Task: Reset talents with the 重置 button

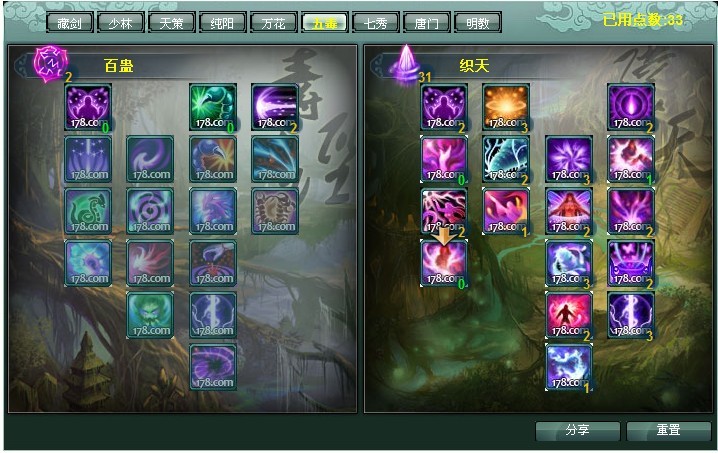Action: [x=668, y=430]
